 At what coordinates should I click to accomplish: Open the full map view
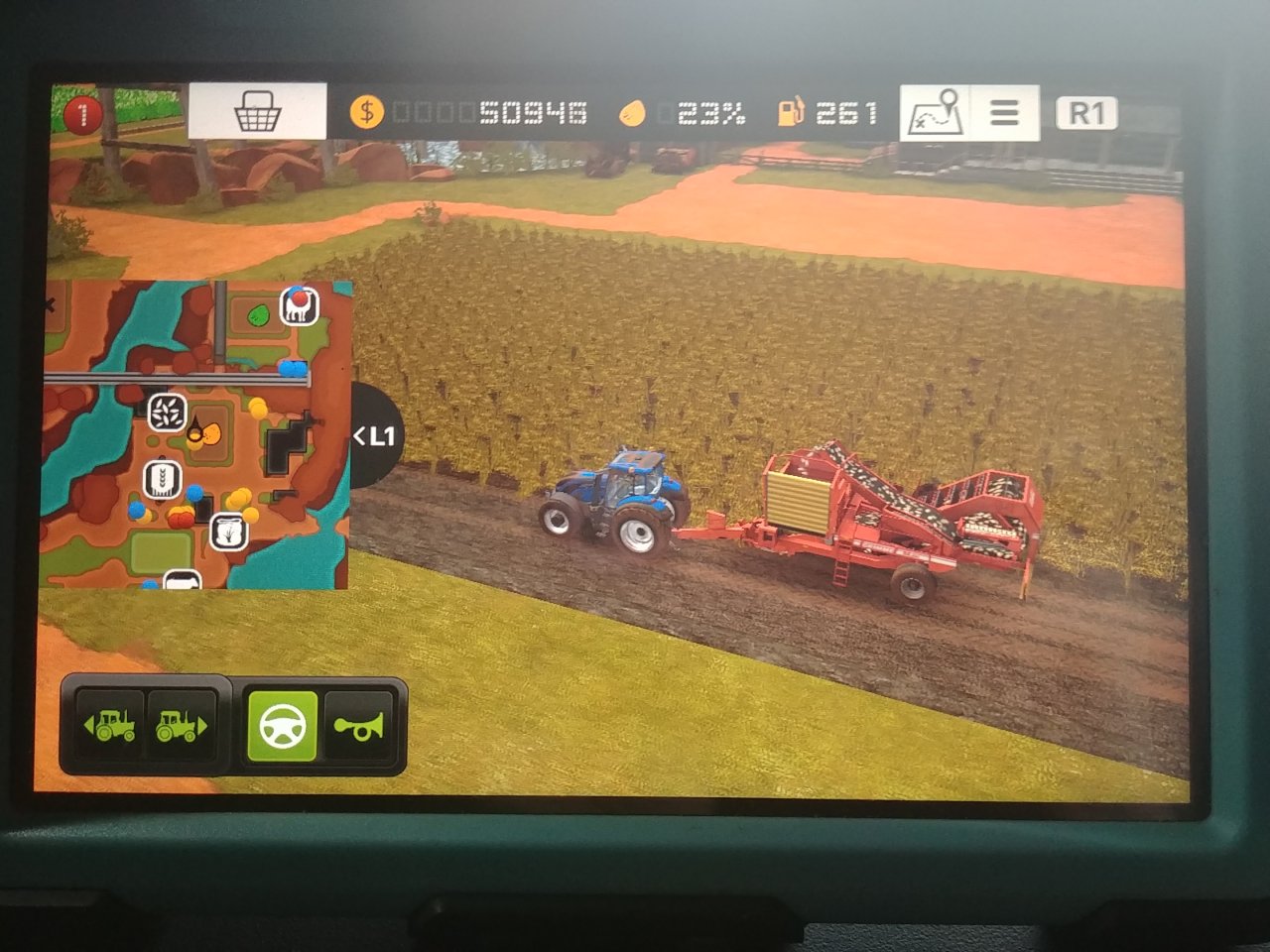[935, 112]
